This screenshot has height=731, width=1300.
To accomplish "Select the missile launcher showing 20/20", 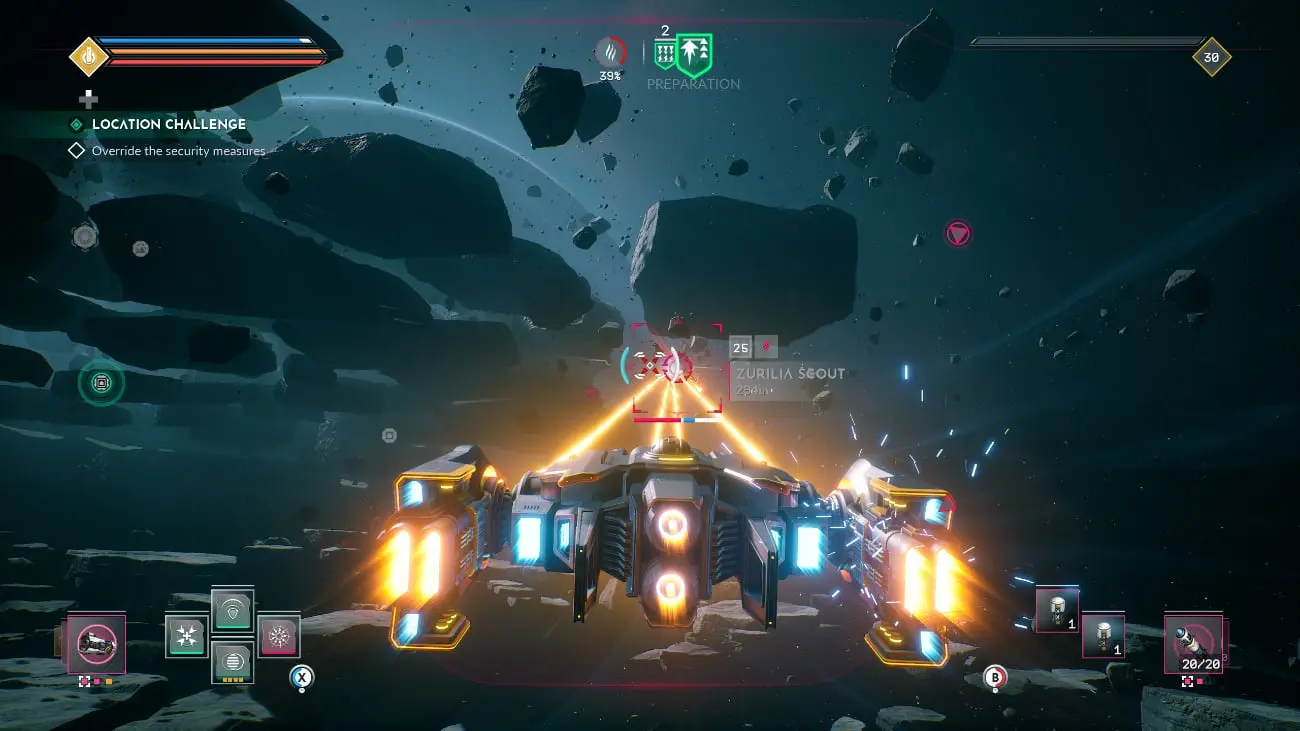I will click(x=1194, y=644).
